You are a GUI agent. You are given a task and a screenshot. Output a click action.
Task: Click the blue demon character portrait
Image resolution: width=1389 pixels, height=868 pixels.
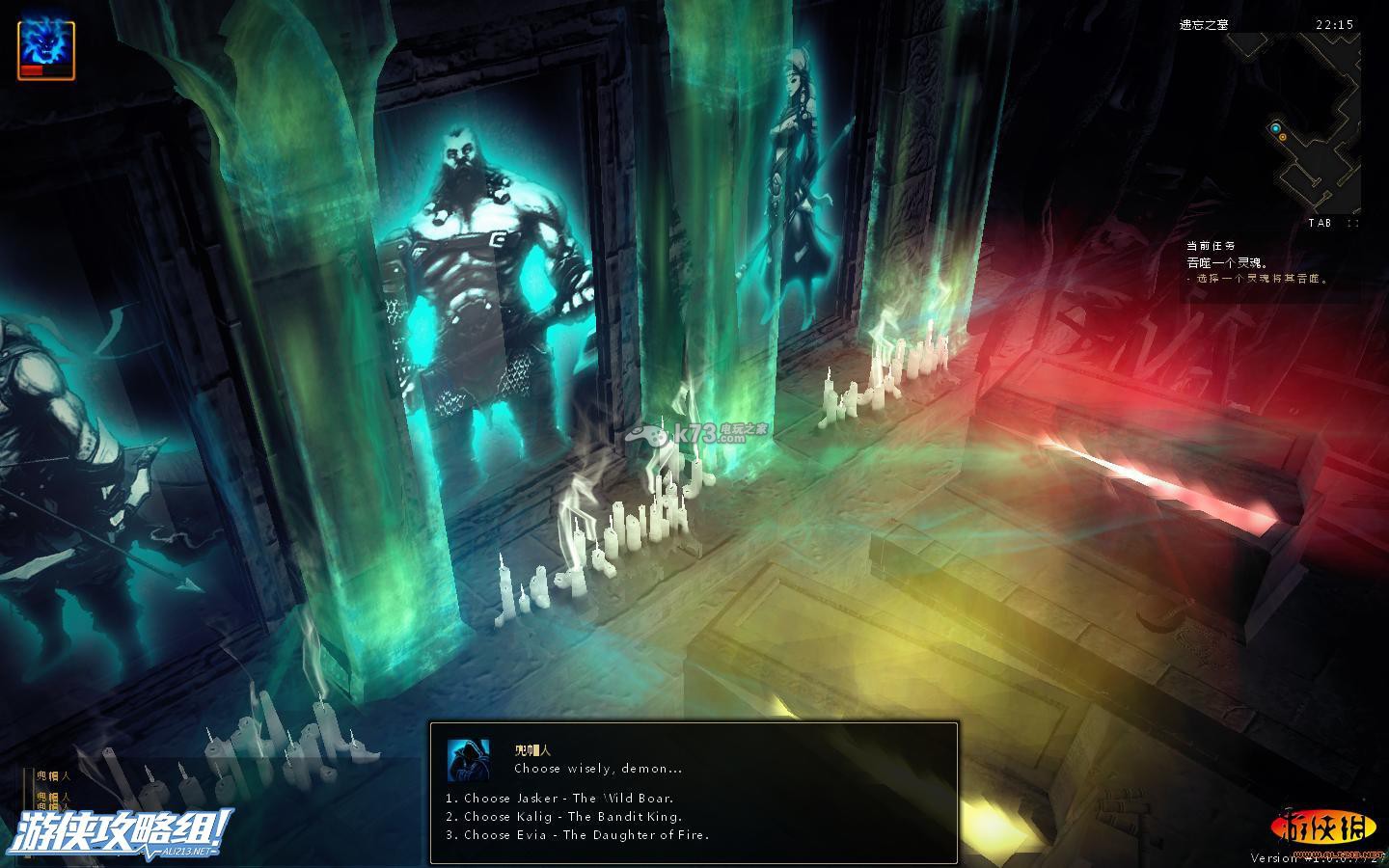(x=45, y=49)
